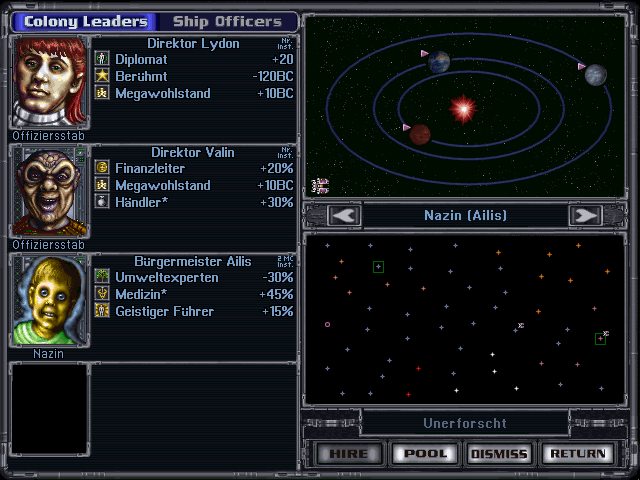Select the Direktor Valin skill list
640x480 pixels.
point(195,184)
